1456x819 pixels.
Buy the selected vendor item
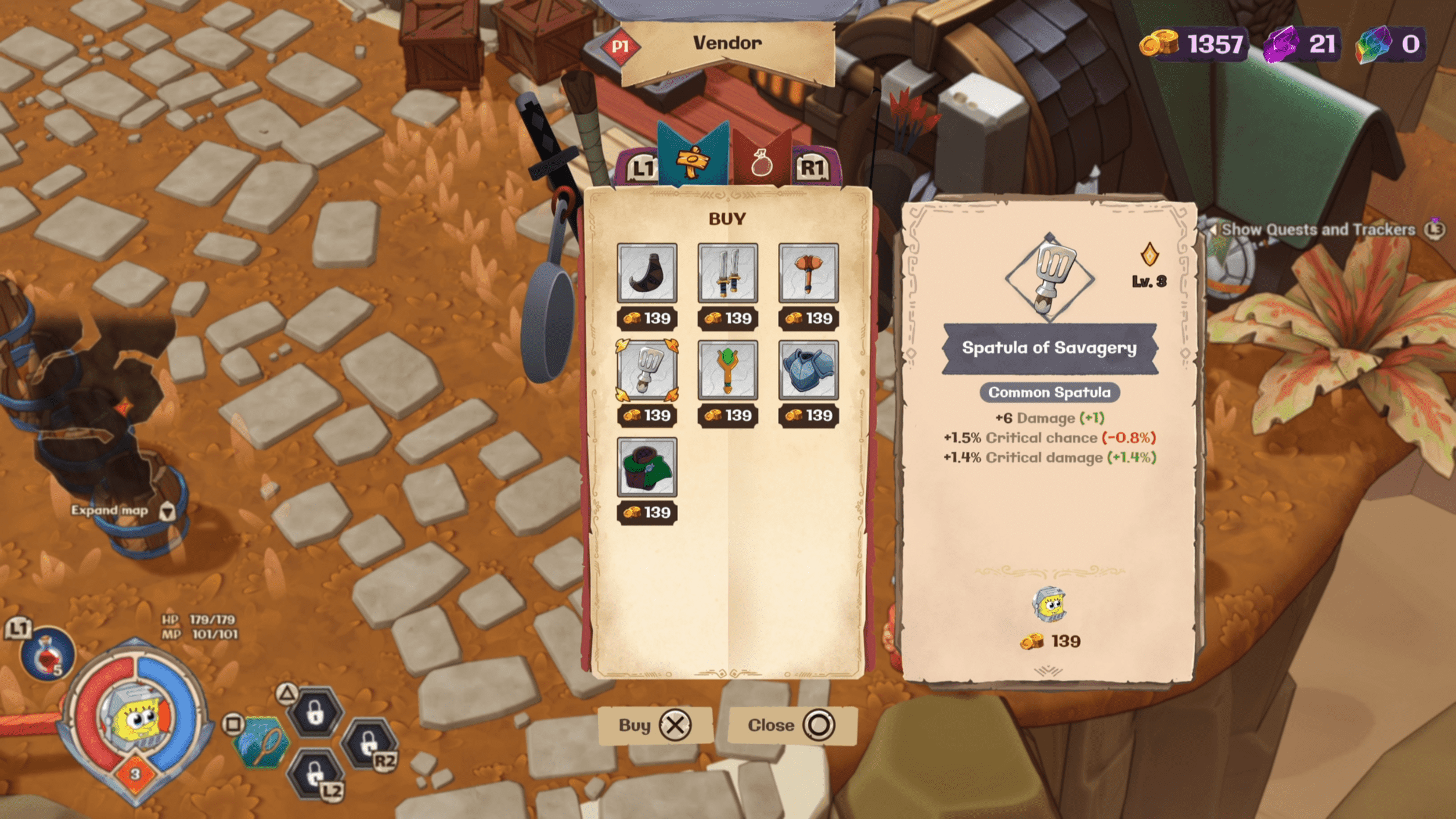(x=655, y=725)
